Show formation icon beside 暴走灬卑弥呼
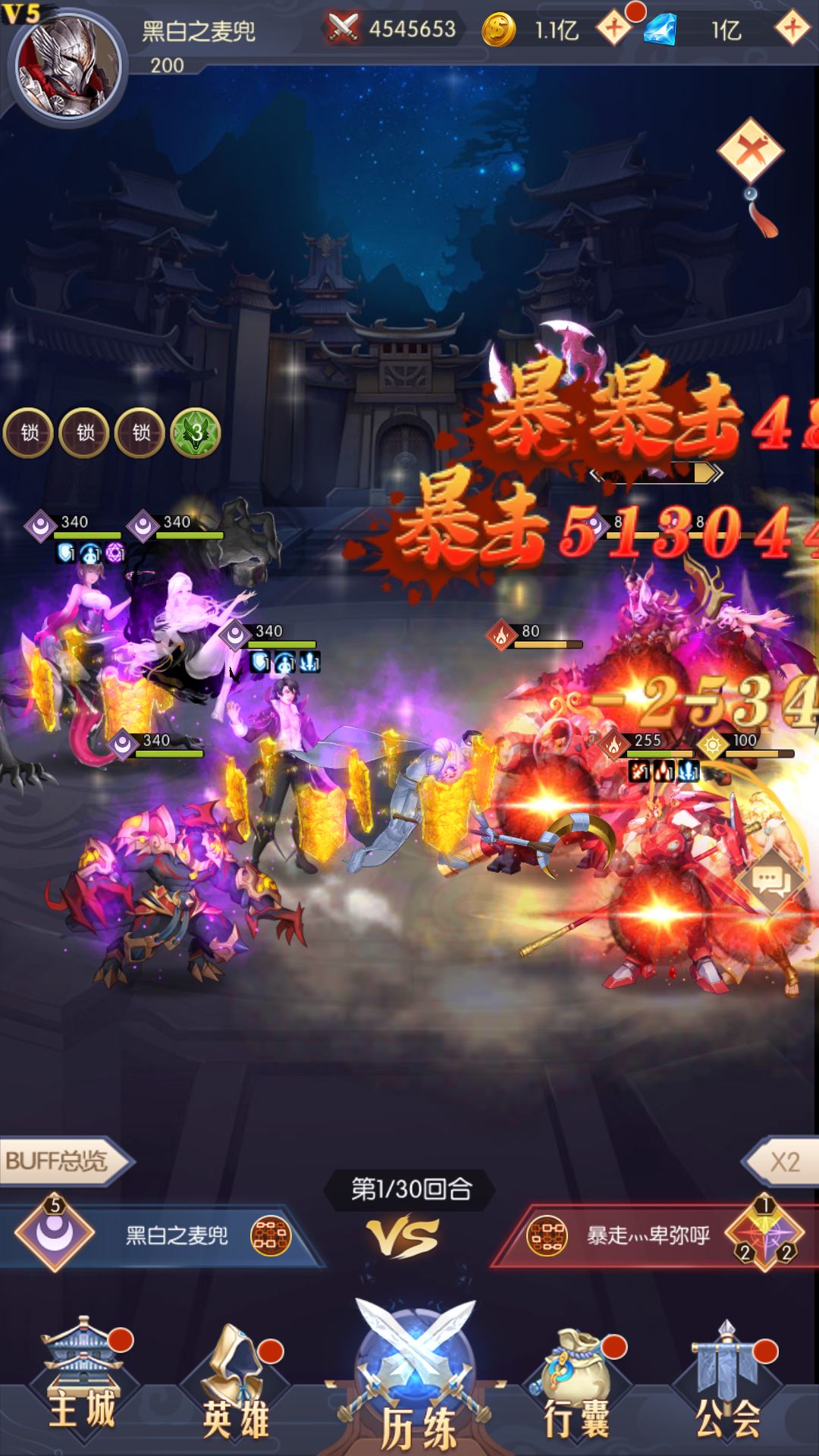Image resolution: width=819 pixels, height=1456 pixels. click(x=547, y=1235)
